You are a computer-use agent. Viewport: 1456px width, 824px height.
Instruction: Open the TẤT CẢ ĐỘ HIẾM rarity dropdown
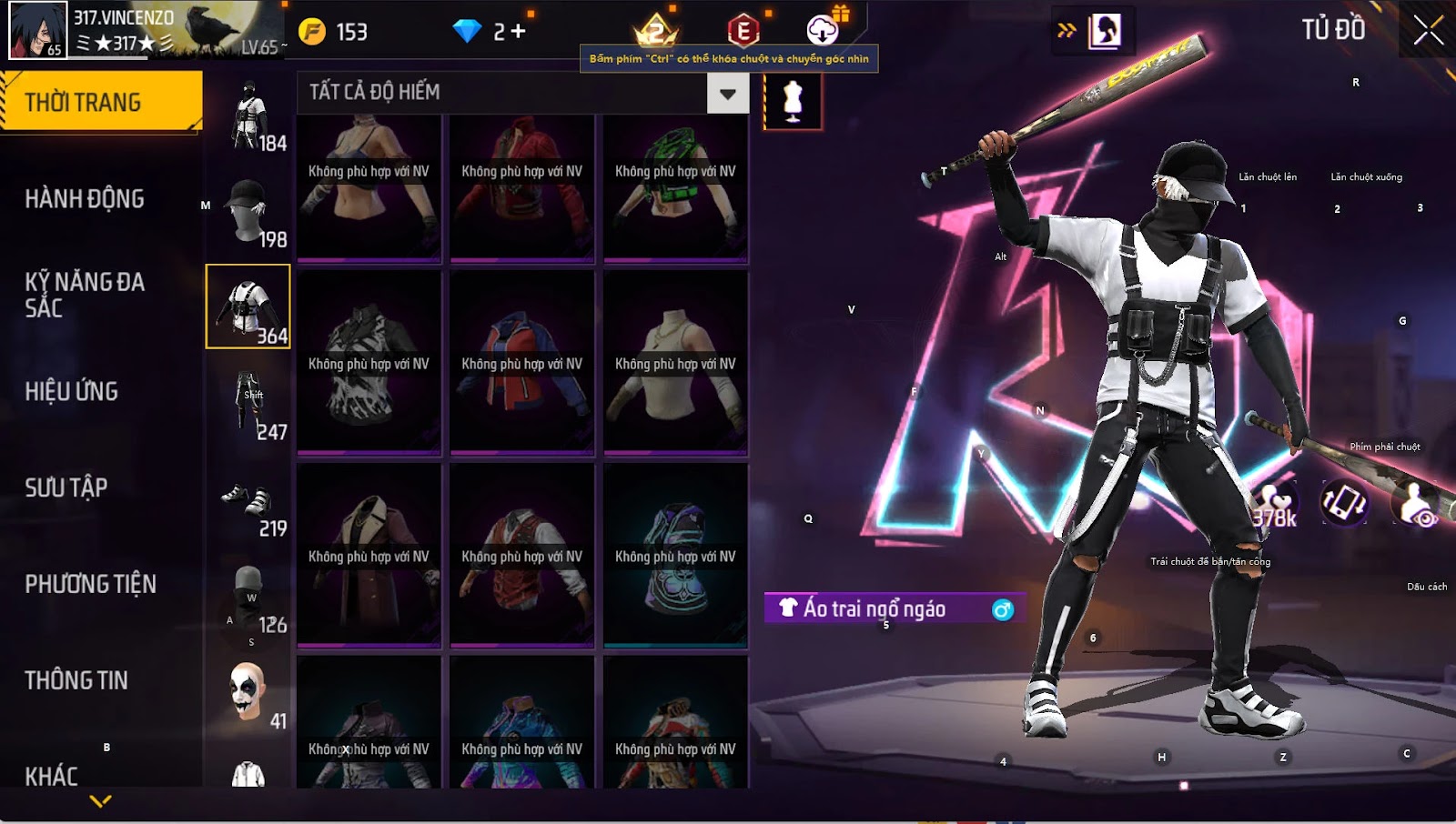(x=727, y=94)
